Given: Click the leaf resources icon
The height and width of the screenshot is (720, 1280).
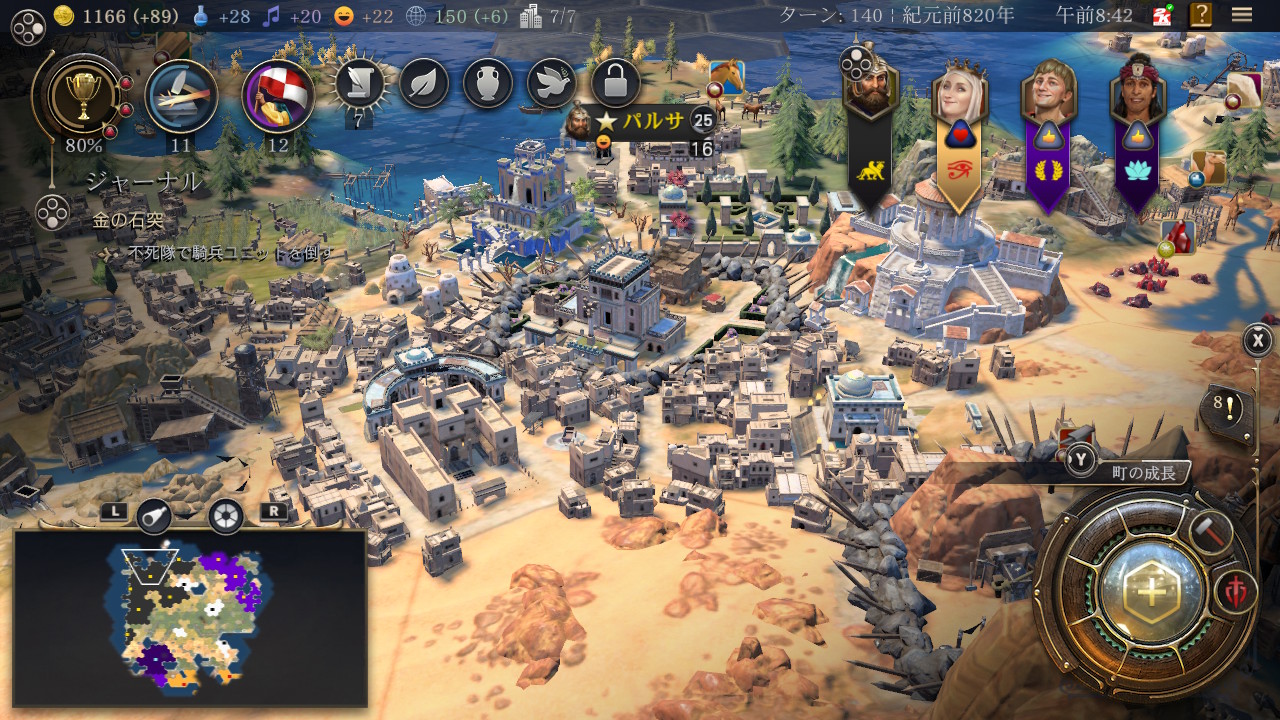Looking at the screenshot, I should tap(424, 84).
